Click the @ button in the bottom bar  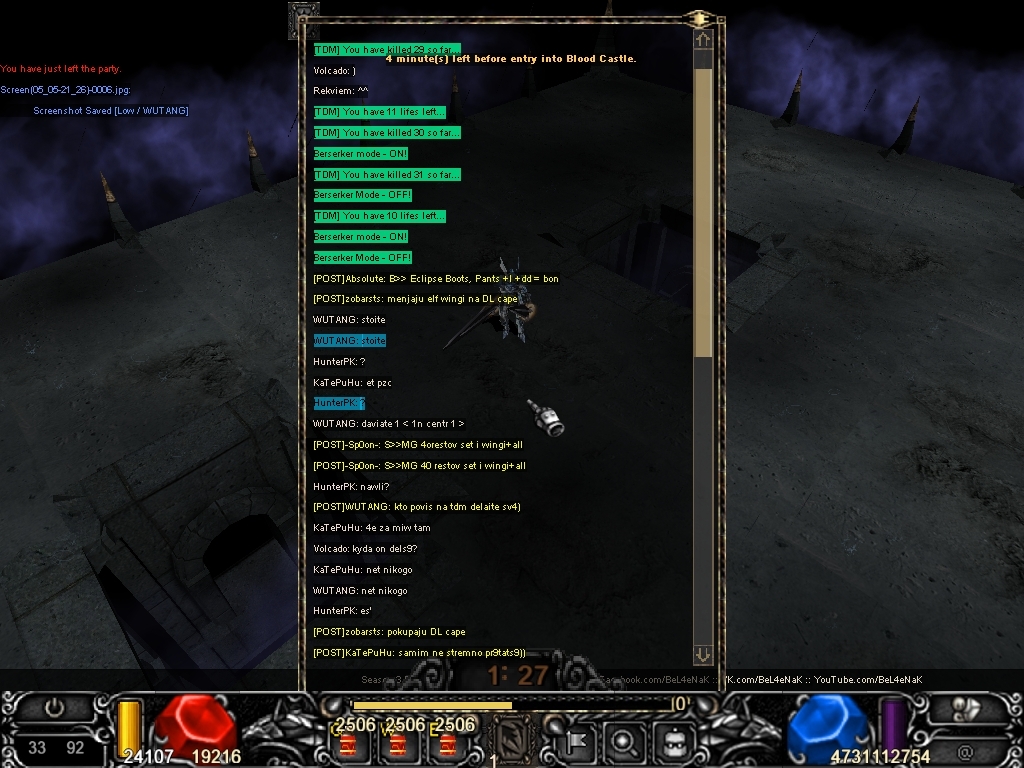coord(965,752)
